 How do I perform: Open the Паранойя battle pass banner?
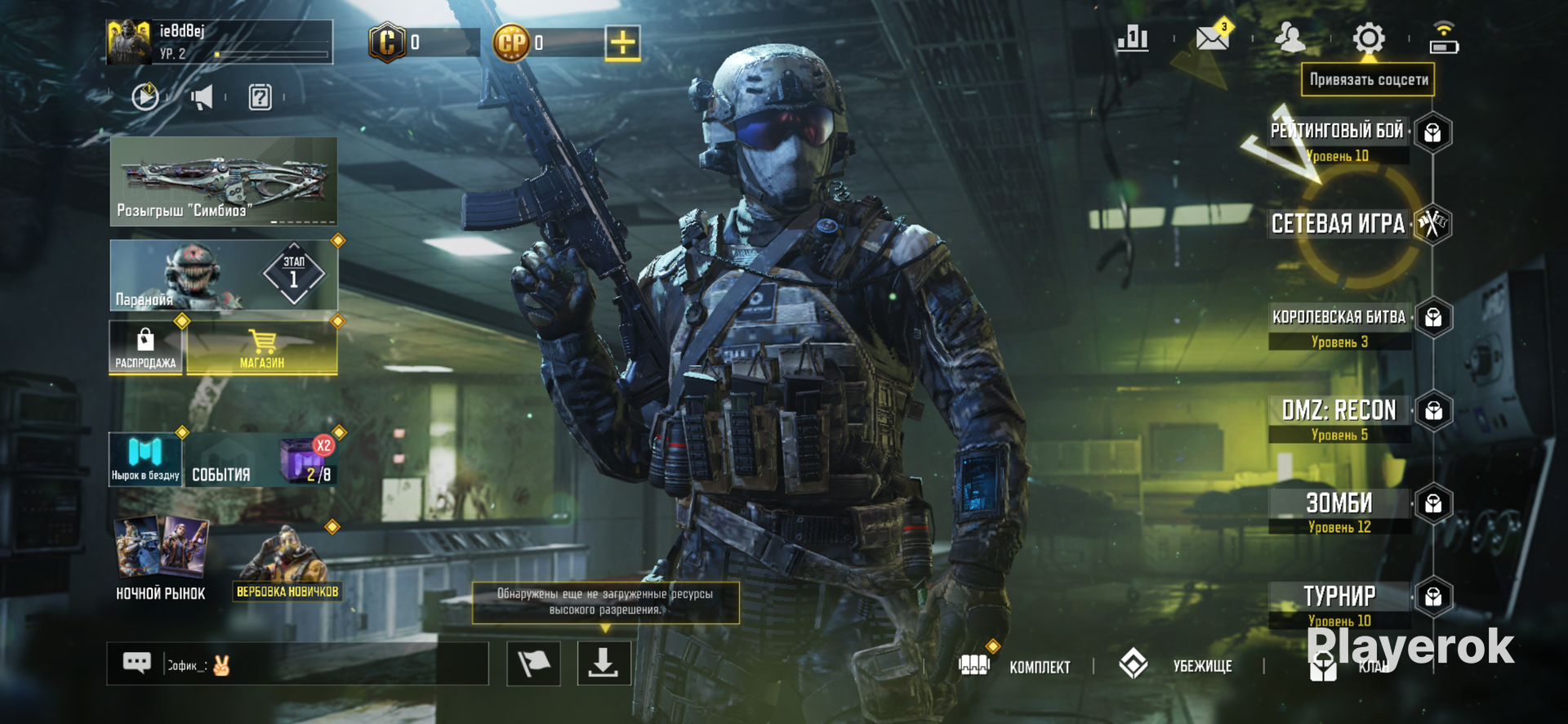pos(224,275)
